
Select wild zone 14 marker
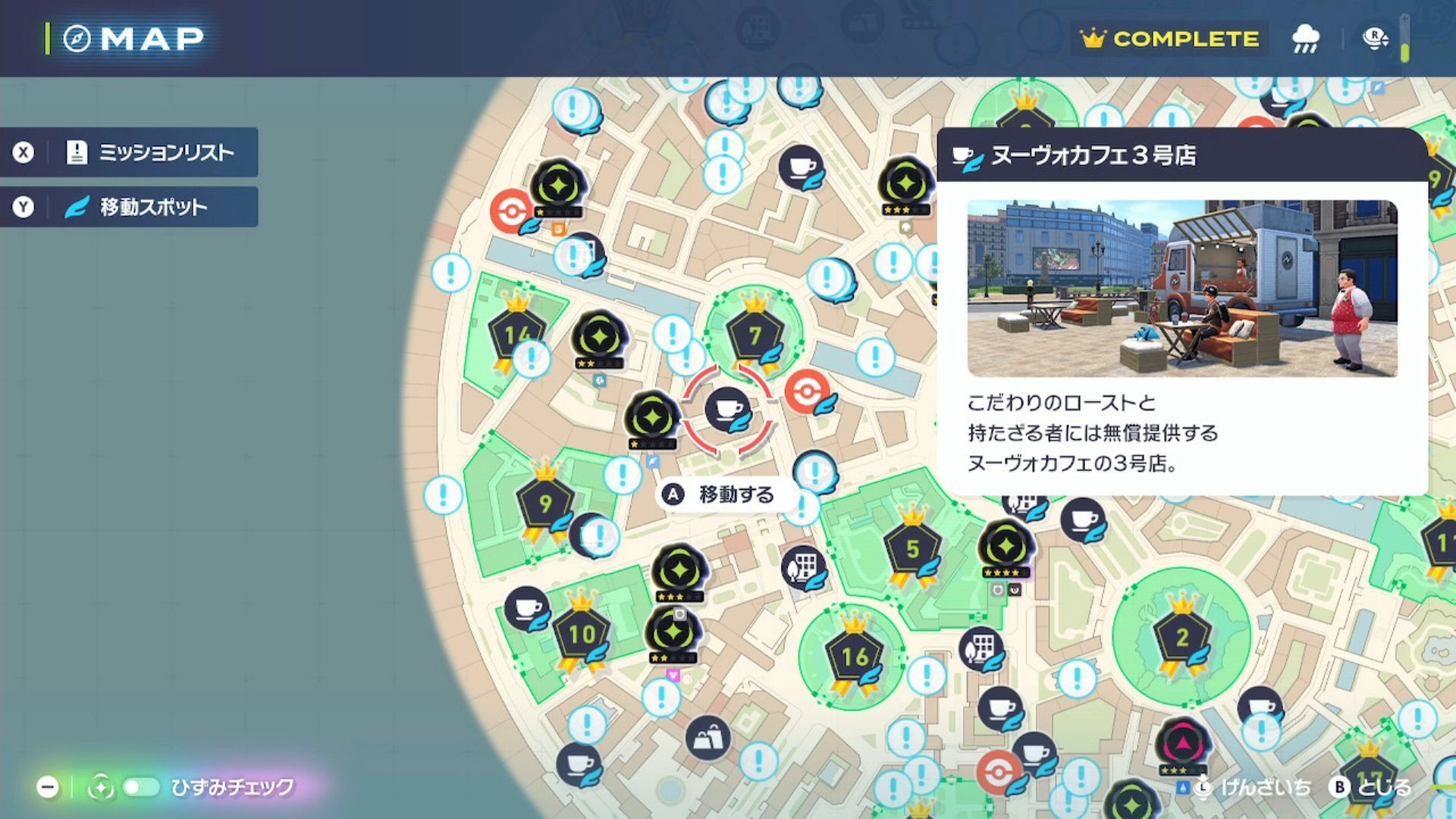(516, 334)
